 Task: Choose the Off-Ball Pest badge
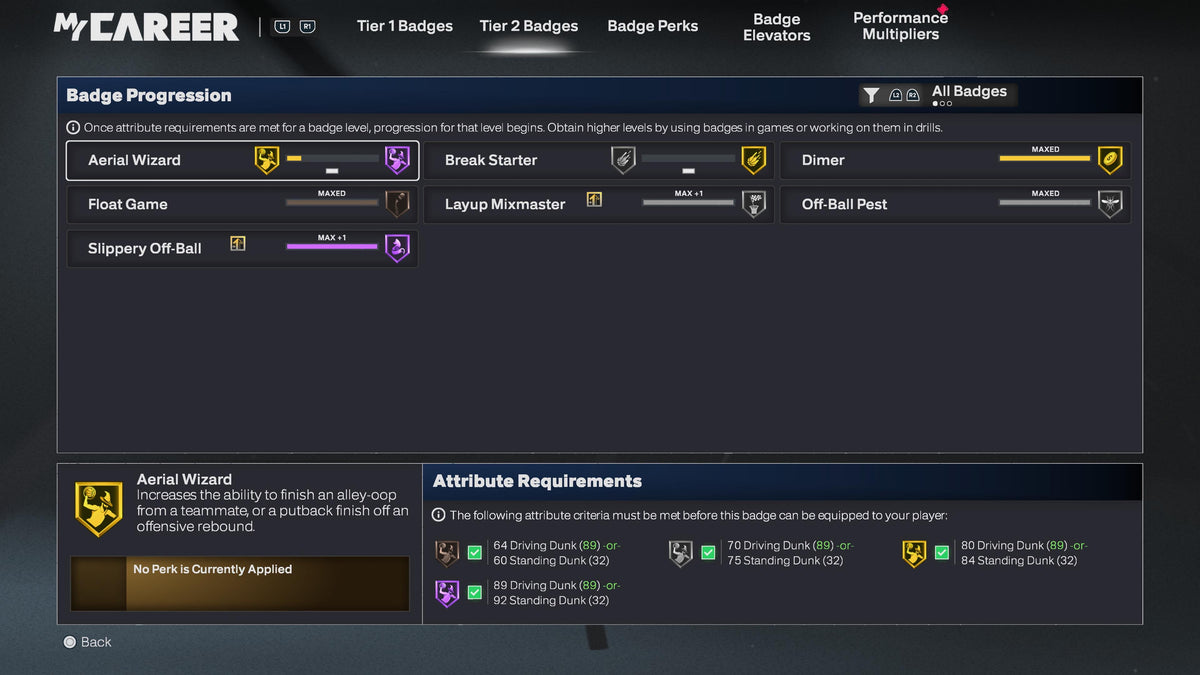point(955,204)
